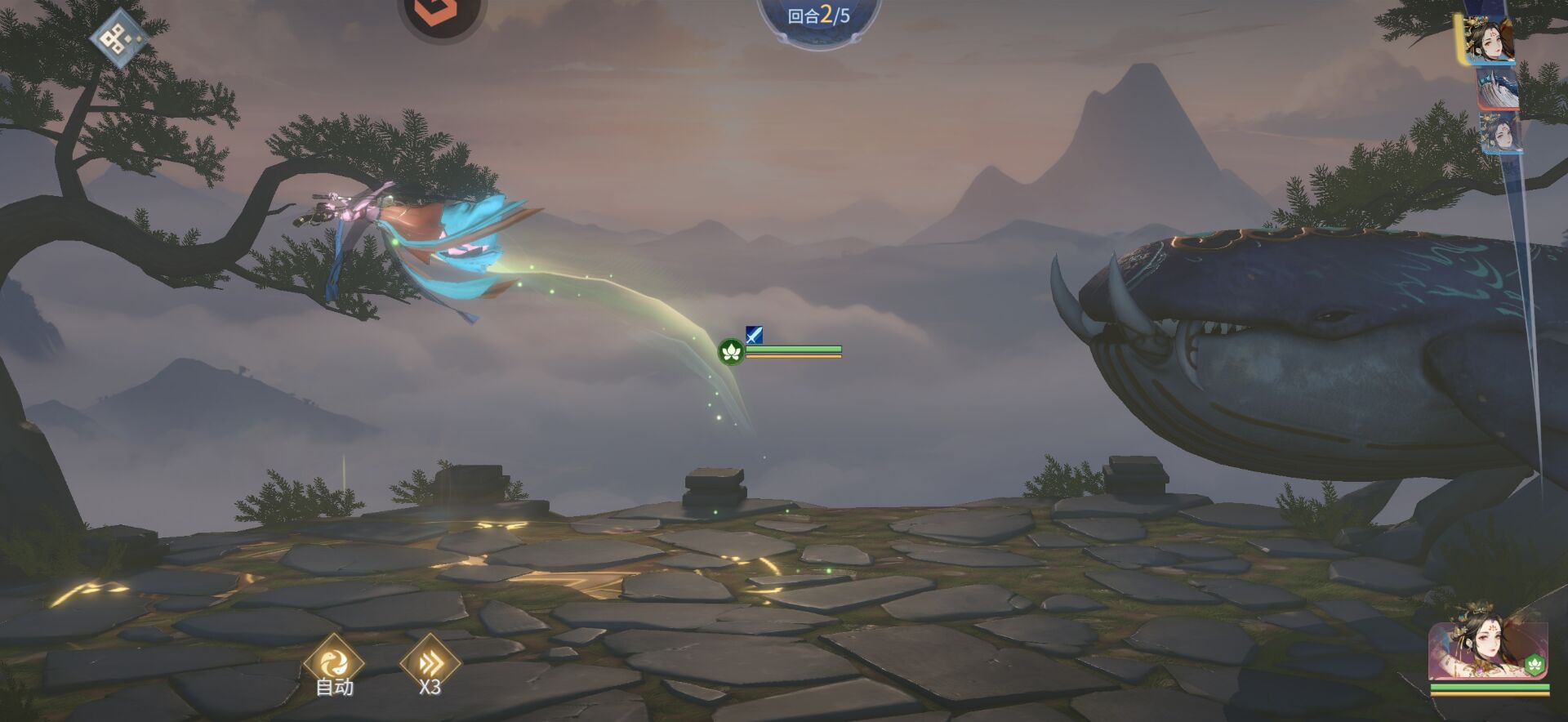The height and width of the screenshot is (722, 1568).
Task: Select the whale portrait in turn order
Action: point(1498,88)
